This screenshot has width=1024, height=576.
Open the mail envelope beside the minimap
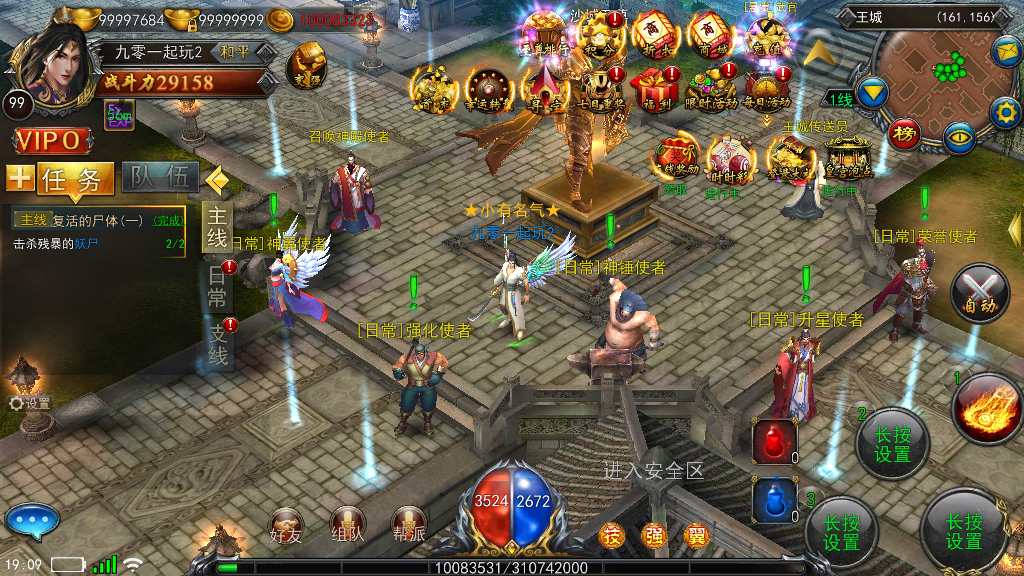coord(1006,48)
